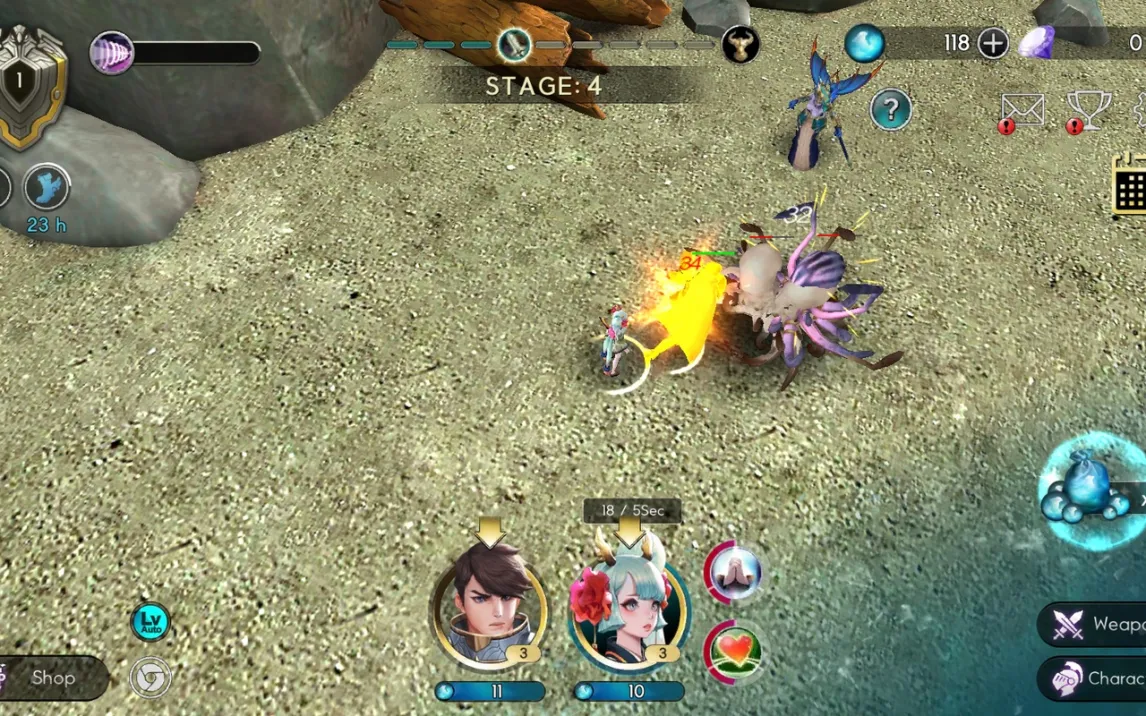Open the mailbox envelope icon
Viewport: 1146px width, 716px height.
(1023, 111)
